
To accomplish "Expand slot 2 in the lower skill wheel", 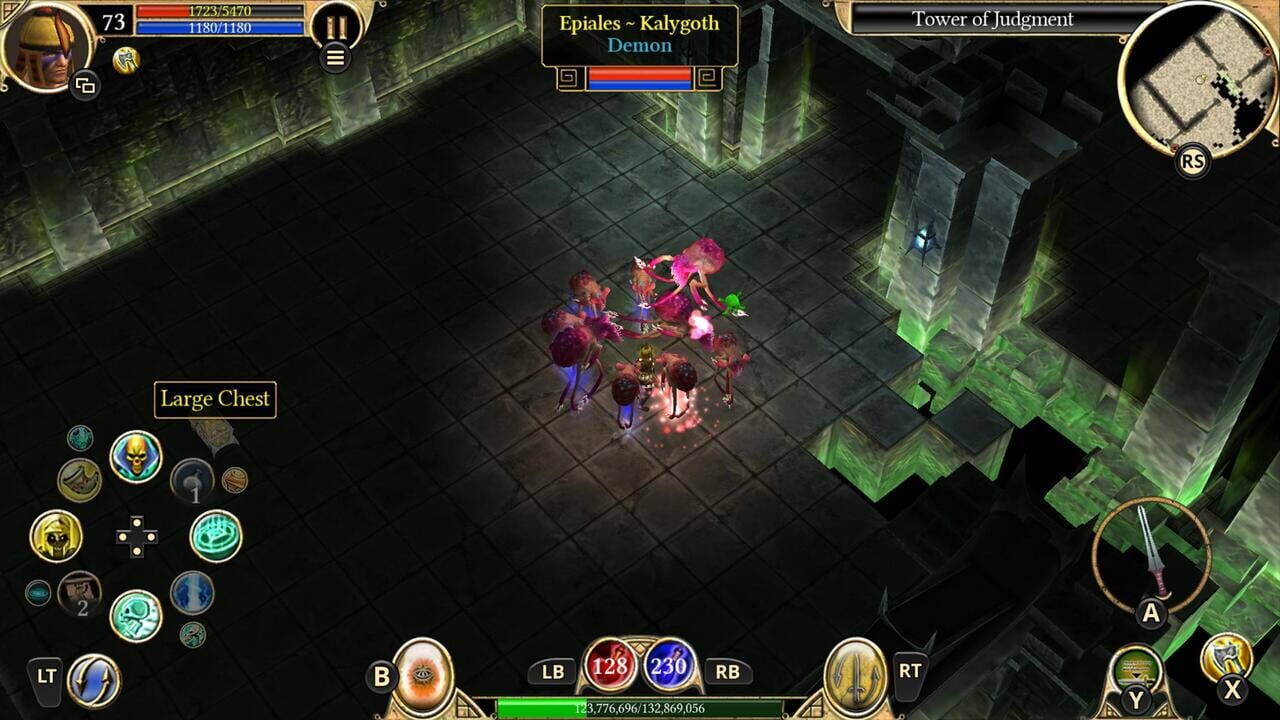I will click(x=80, y=593).
